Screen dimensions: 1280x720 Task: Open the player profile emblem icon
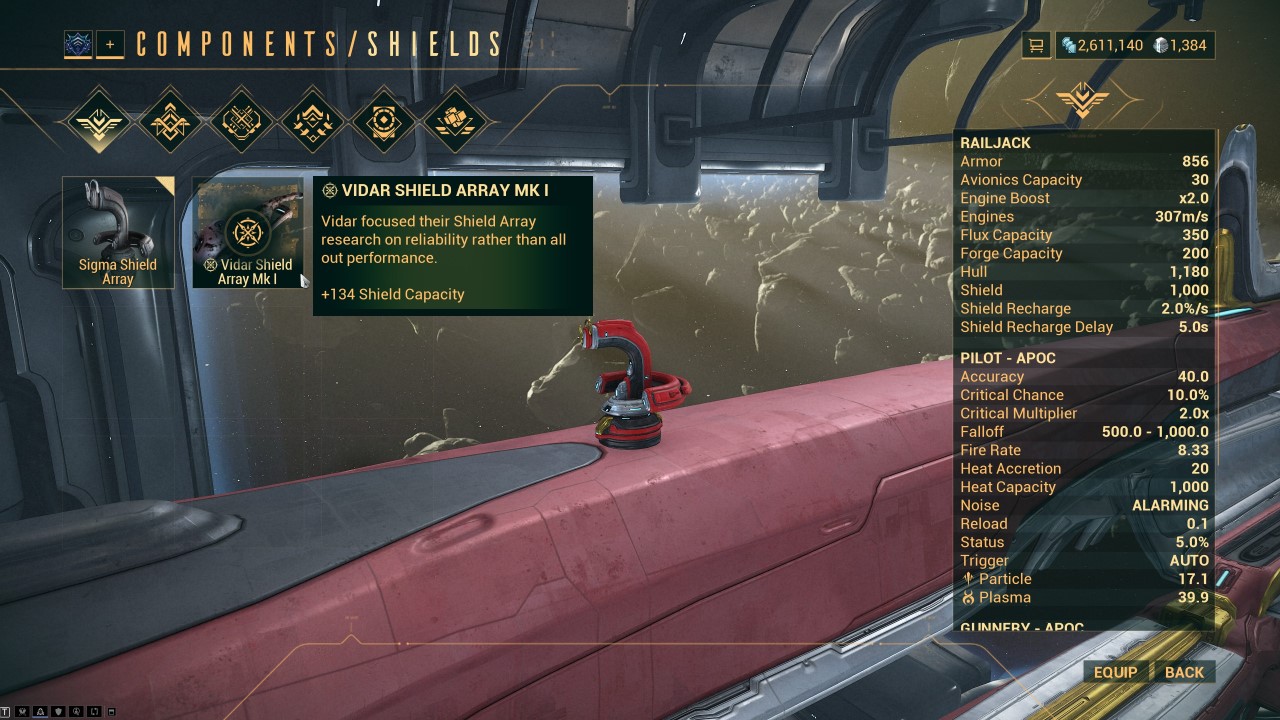[78, 45]
